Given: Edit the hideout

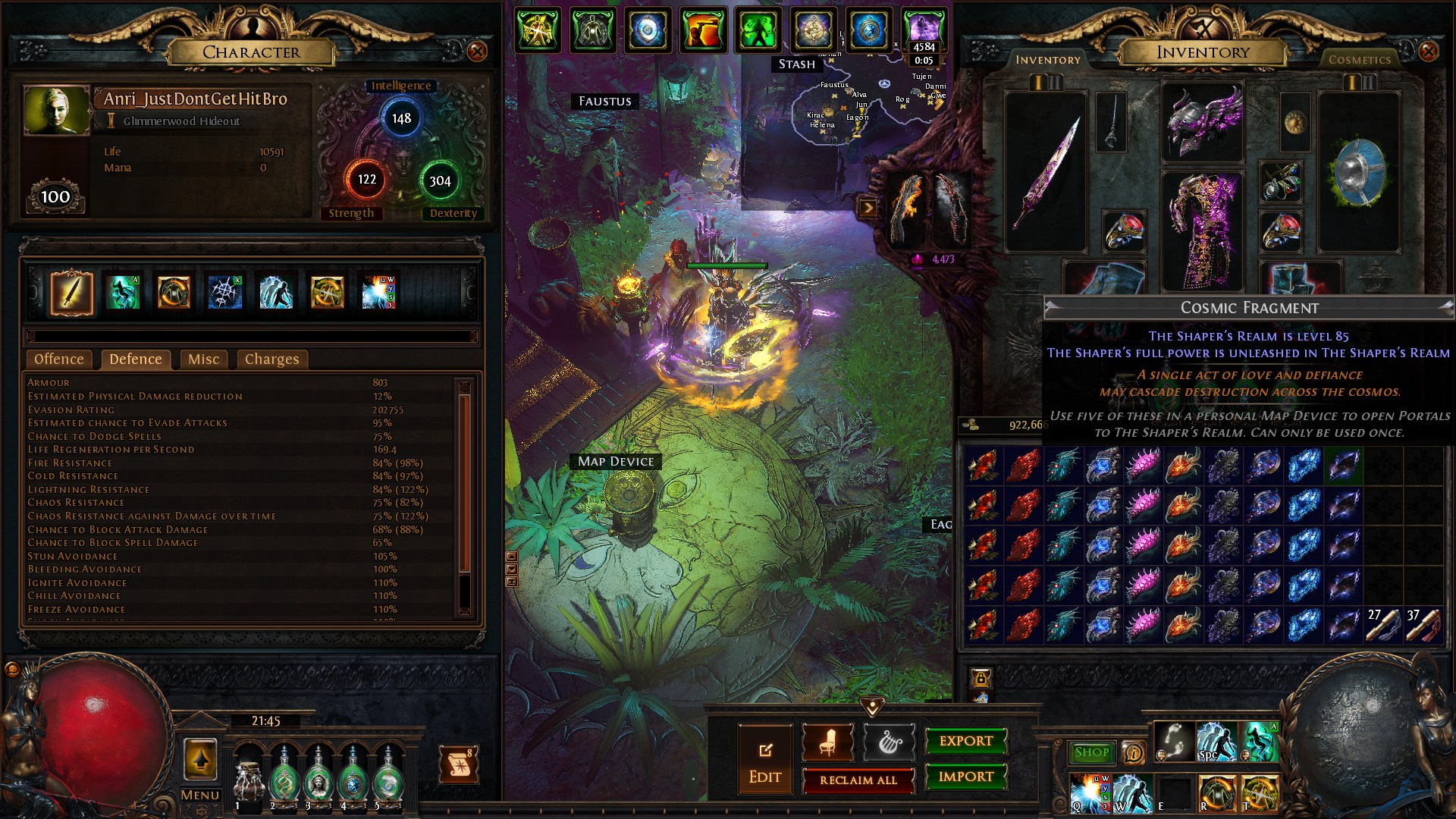Looking at the screenshot, I should [x=764, y=759].
